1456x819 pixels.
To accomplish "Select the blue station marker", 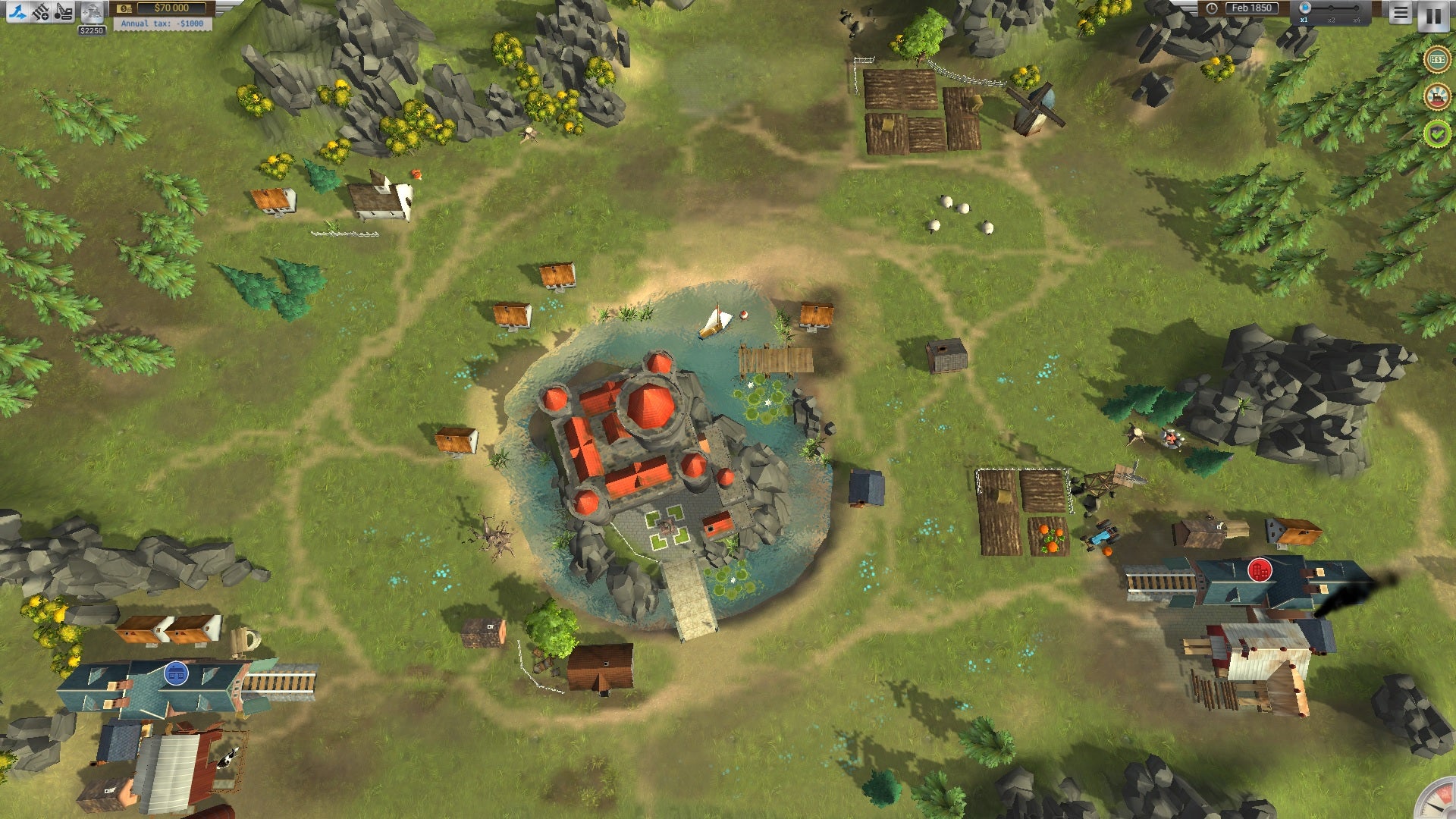I will point(176,673).
